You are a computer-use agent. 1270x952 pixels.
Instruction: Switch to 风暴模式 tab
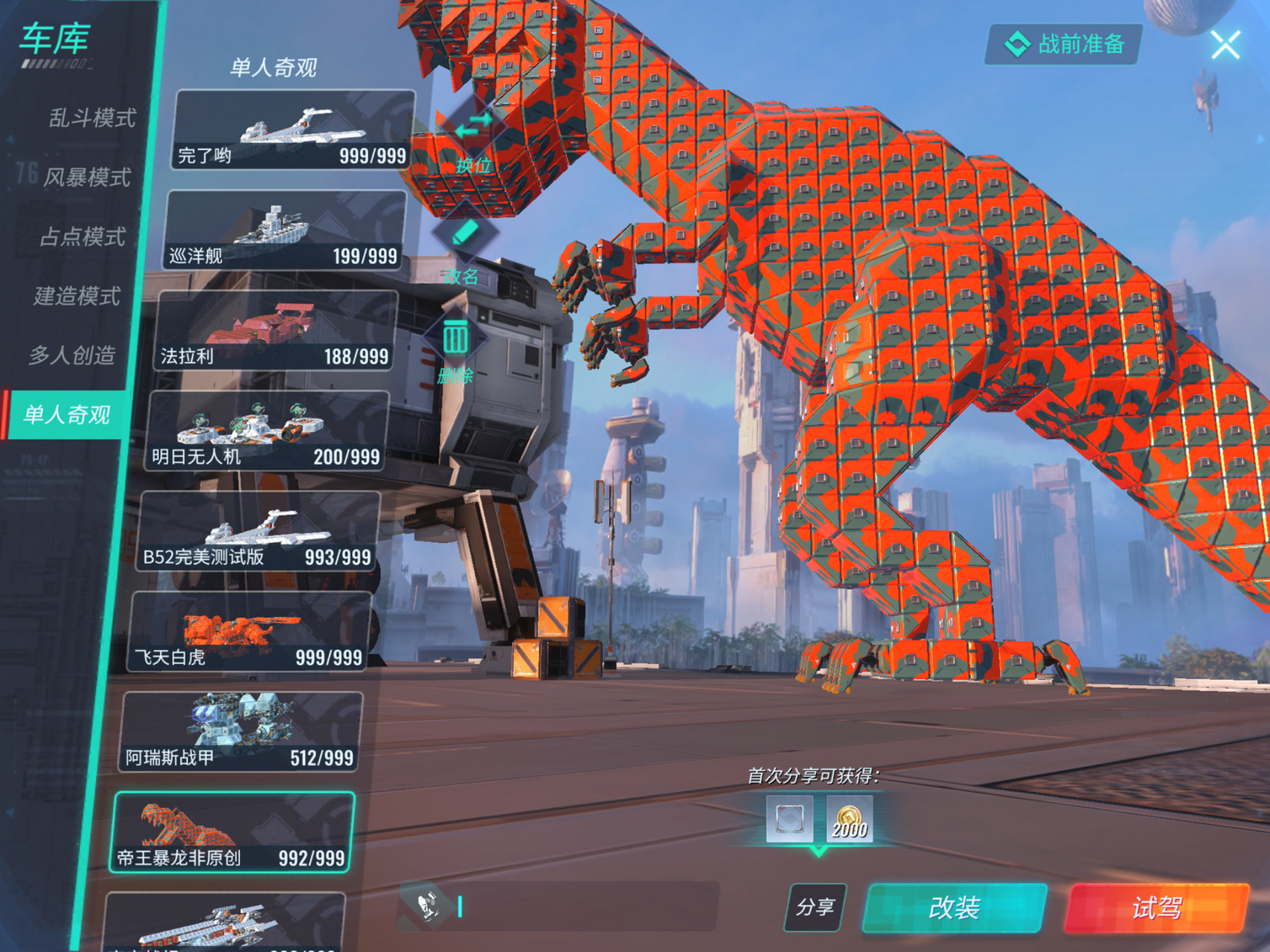(86, 177)
